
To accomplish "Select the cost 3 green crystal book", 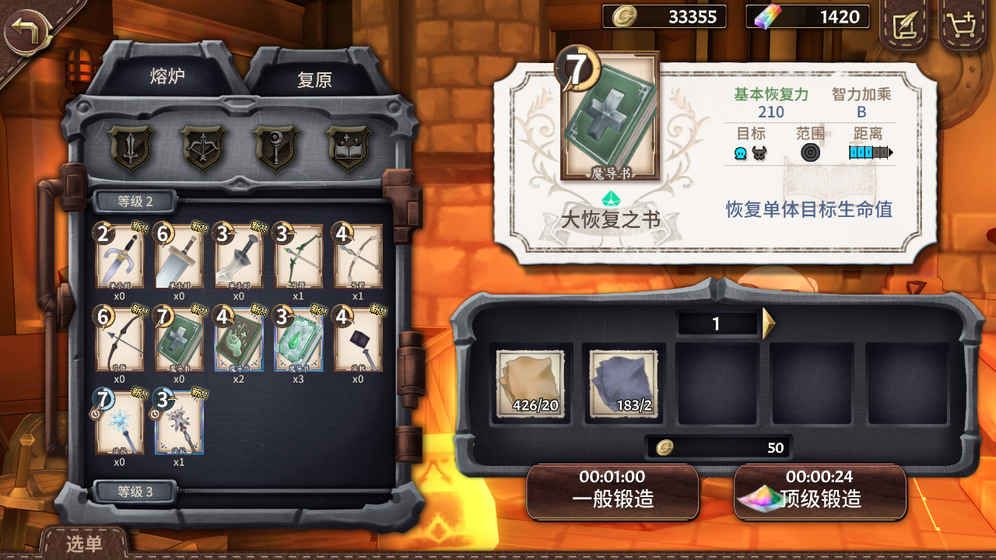I will click(299, 341).
